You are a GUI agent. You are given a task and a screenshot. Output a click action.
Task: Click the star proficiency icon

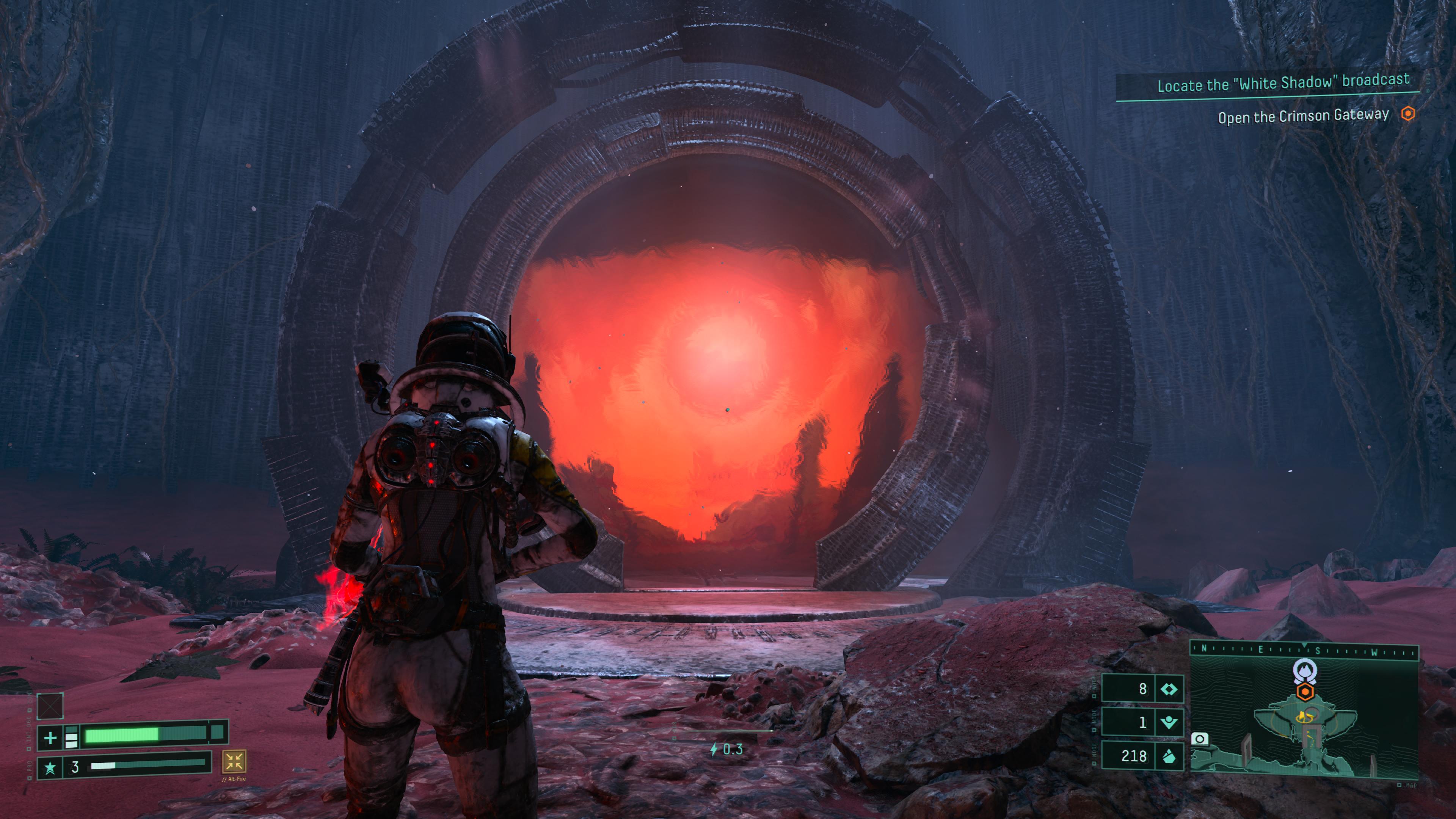click(x=50, y=767)
